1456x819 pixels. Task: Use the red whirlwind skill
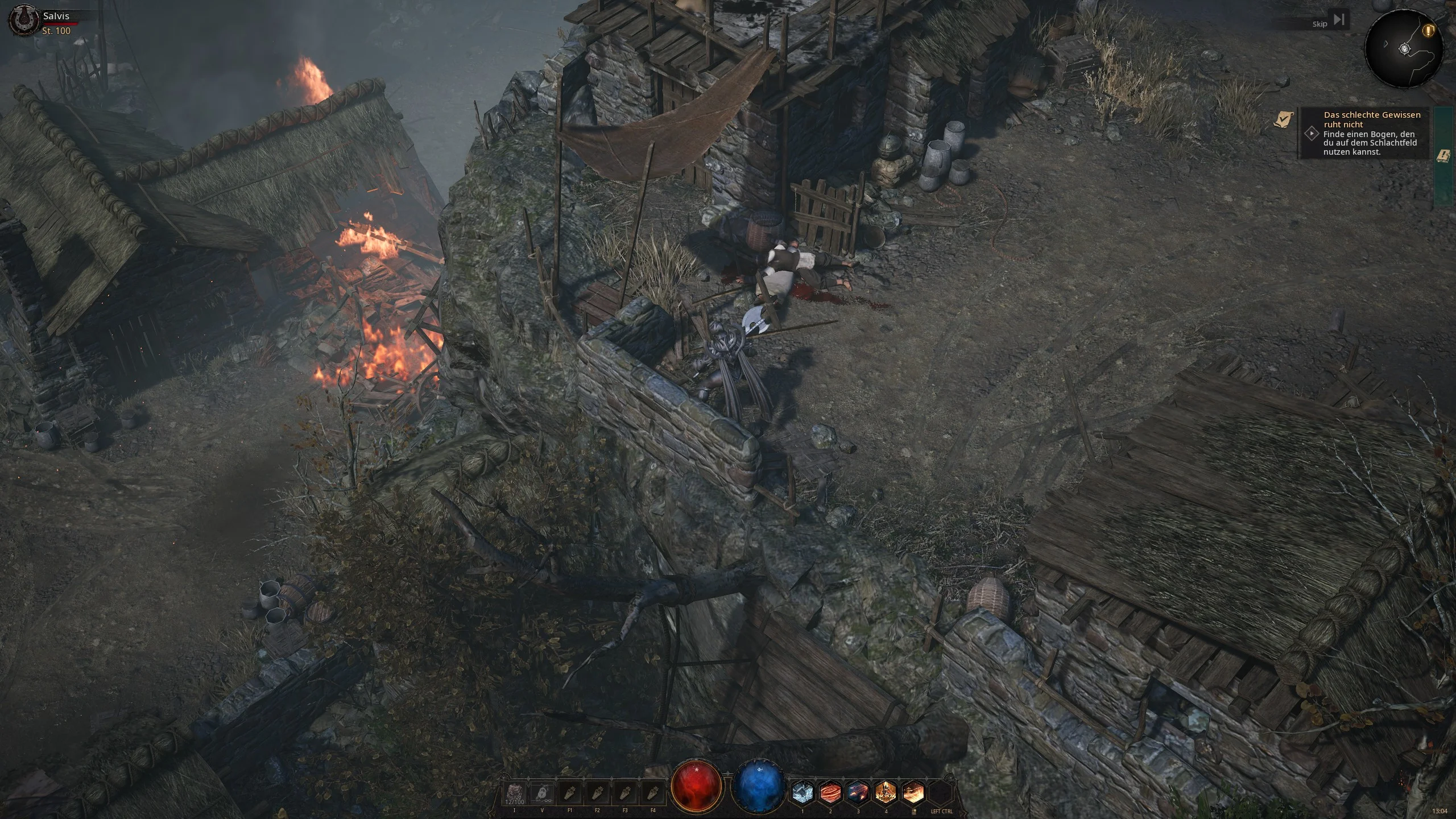point(830,792)
